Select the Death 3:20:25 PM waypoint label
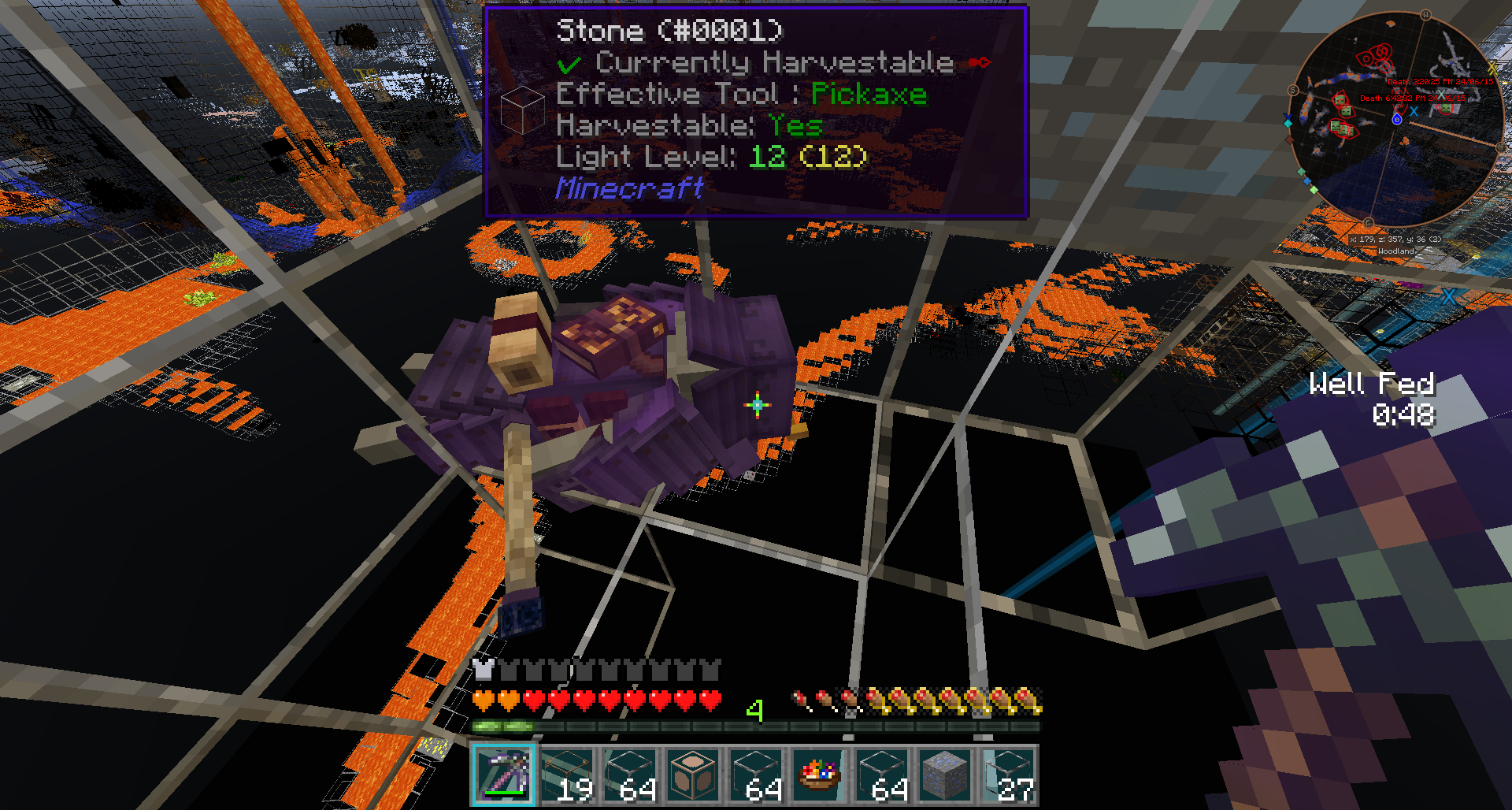The image size is (1512, 810). 1440,82
